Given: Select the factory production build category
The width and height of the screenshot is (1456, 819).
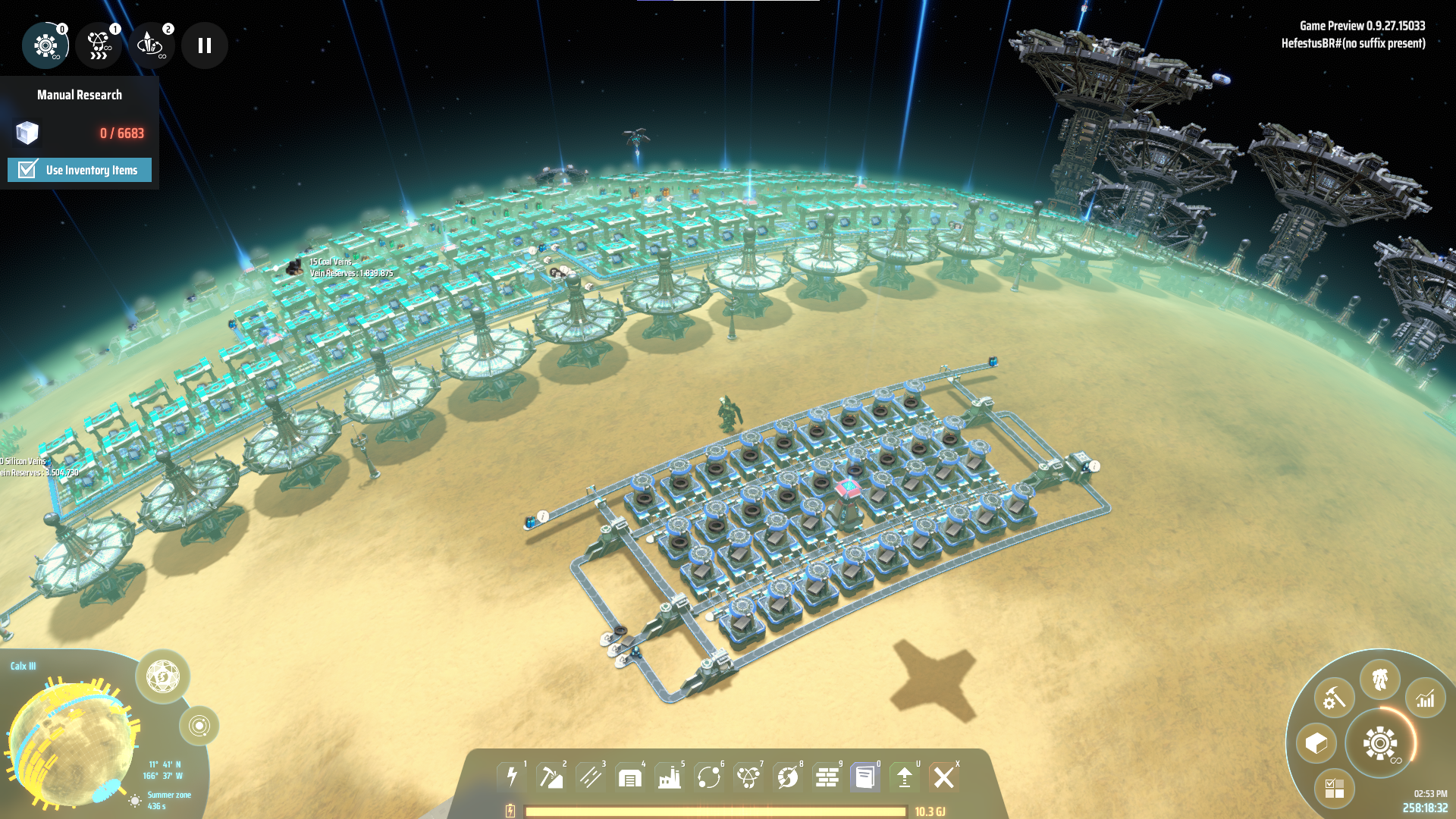Looking at the screenshot, I should coord(670,777).
